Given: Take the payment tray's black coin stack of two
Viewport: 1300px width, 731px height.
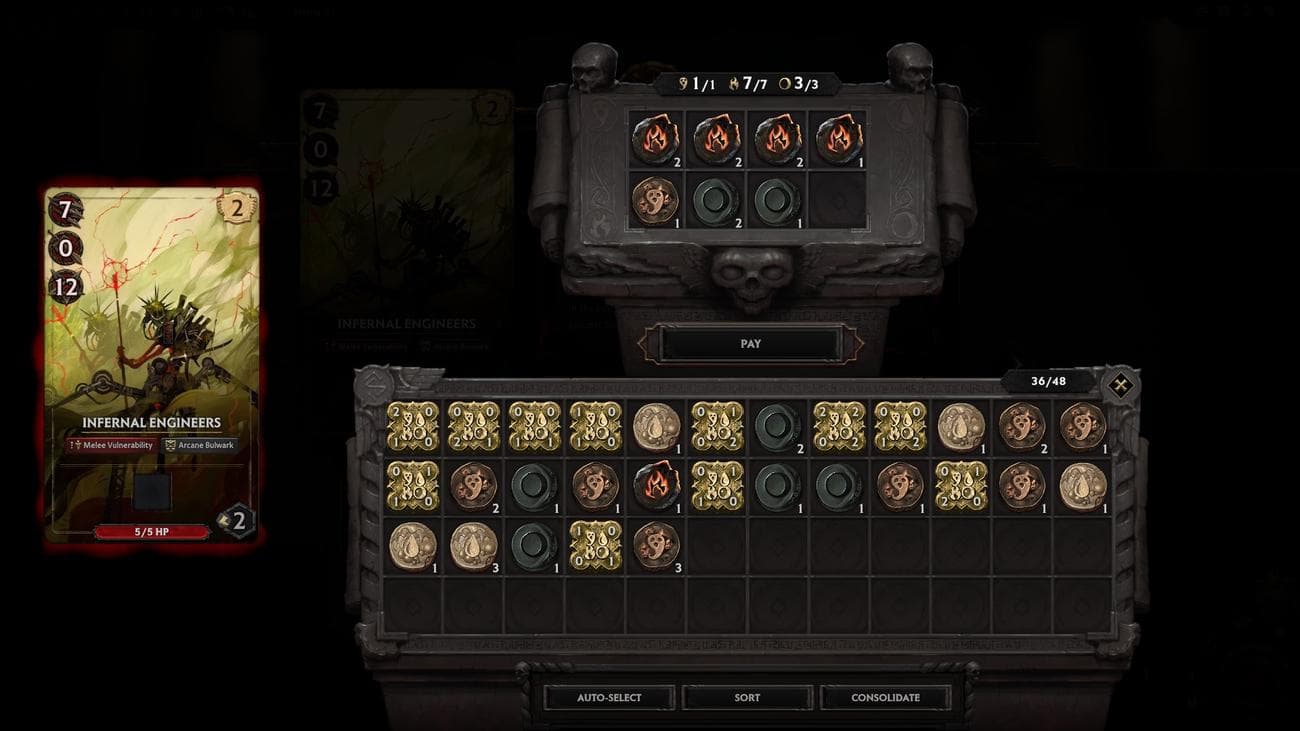Looking at the screenshot, I should coord(717,201).
